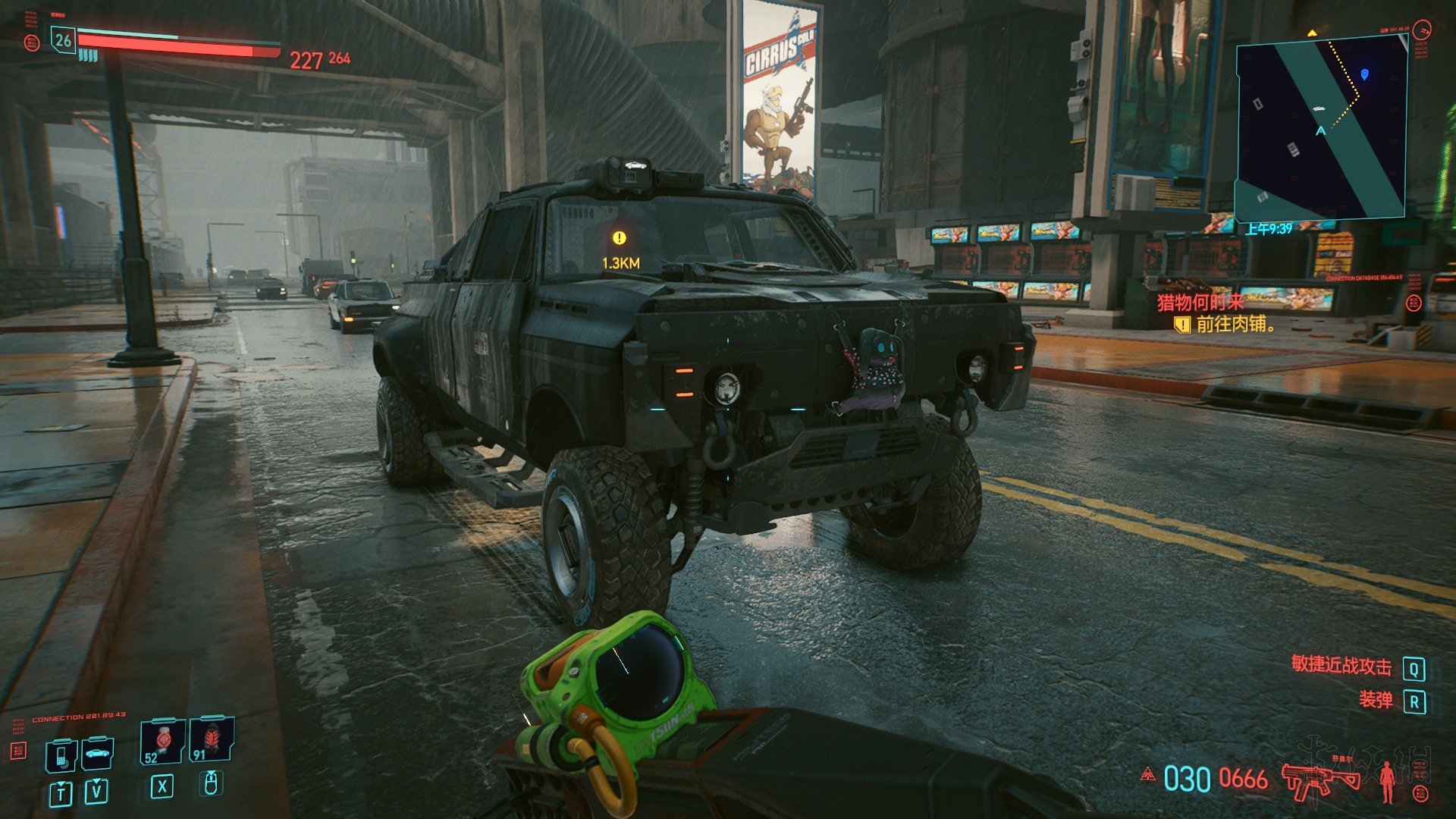Click the level 26 badge
The width and height of the screenshot is (1456, 819).
tap(63, 40)
